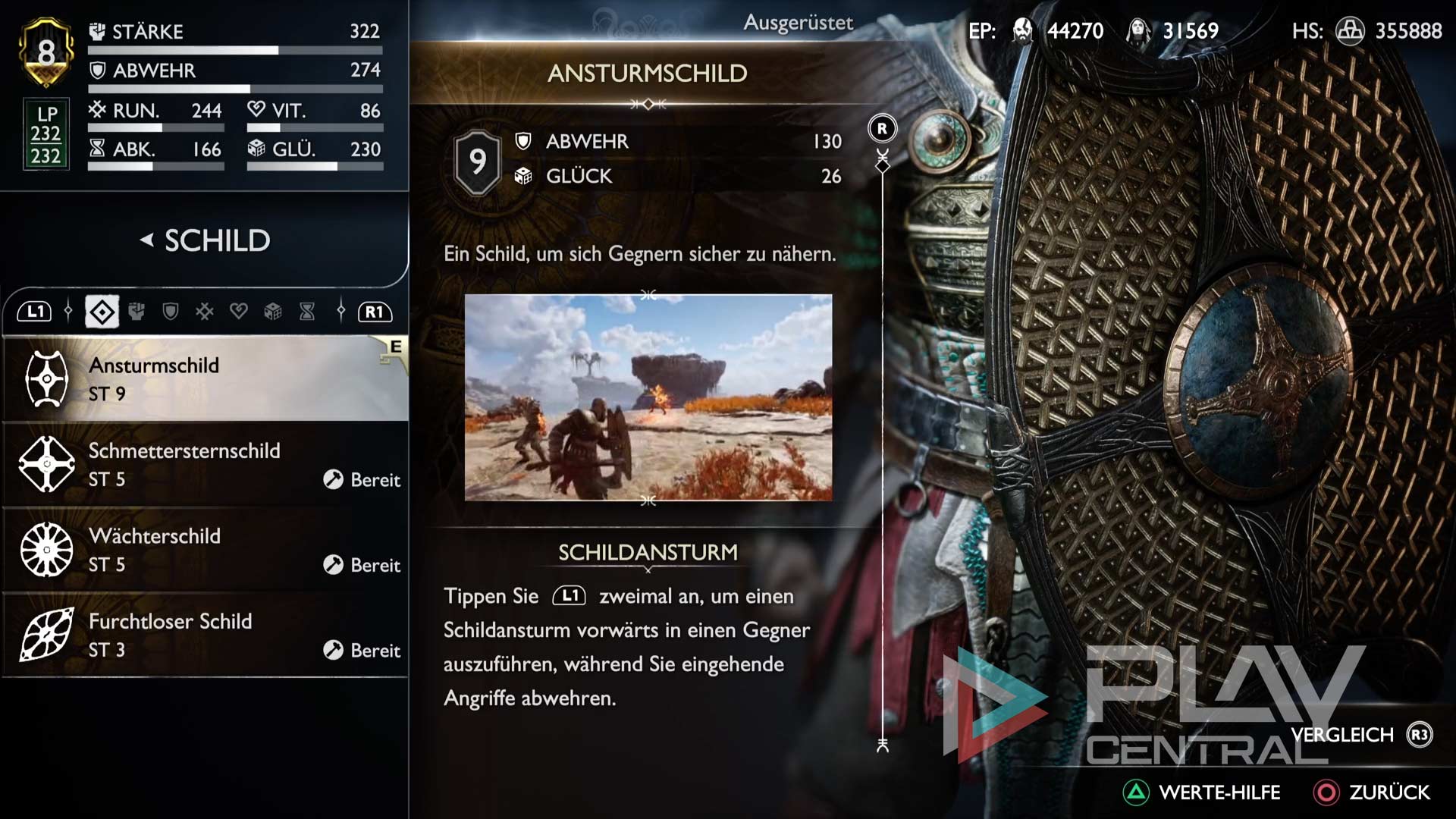Choose the Schmettersternschild shield
The width and height of the screenshot is (1456, 819).
(x=205, y=464)
